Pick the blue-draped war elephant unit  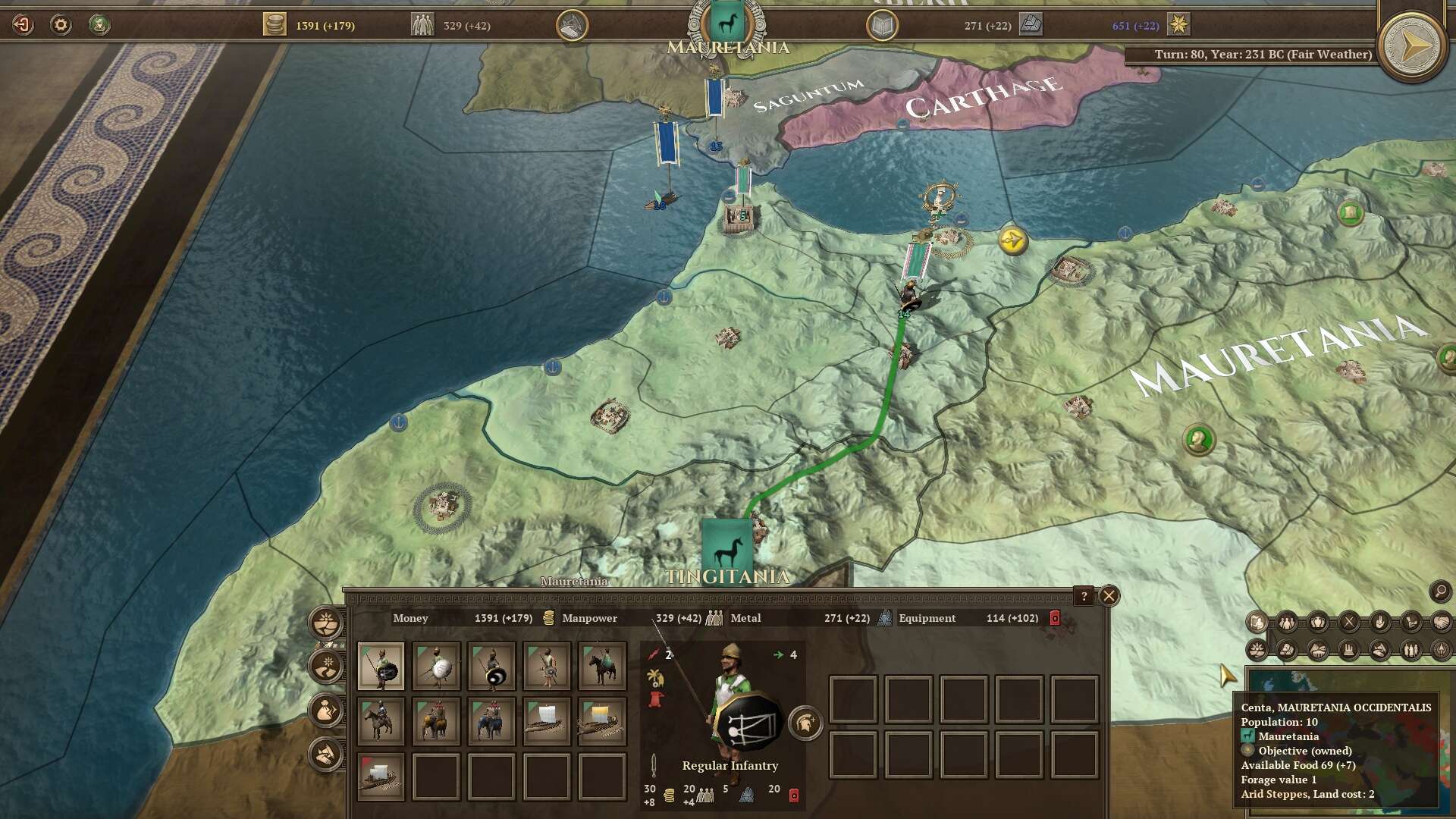pyautogui.click(x=491, y=721)
